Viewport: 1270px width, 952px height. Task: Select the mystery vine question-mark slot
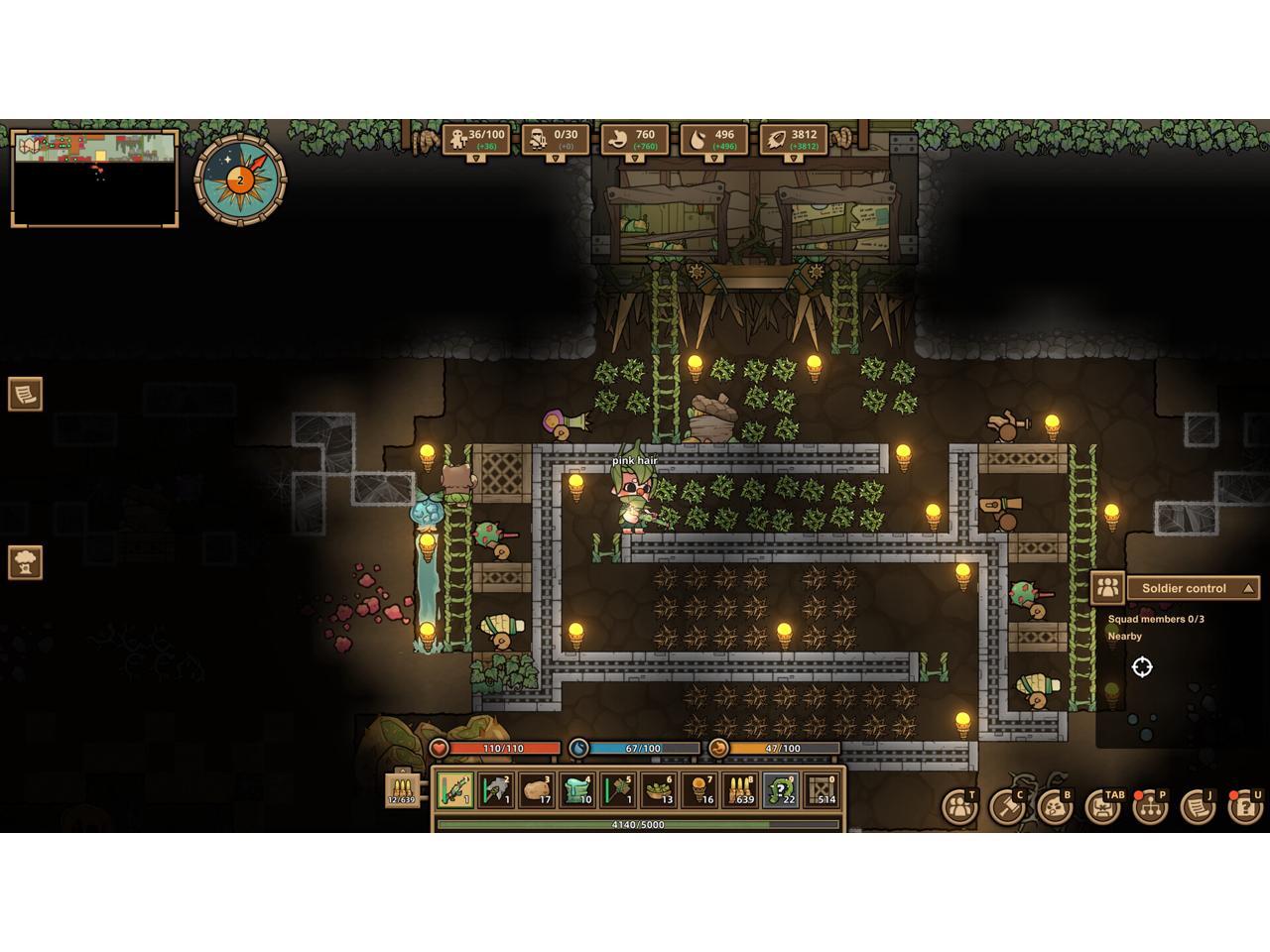(781, 790)
